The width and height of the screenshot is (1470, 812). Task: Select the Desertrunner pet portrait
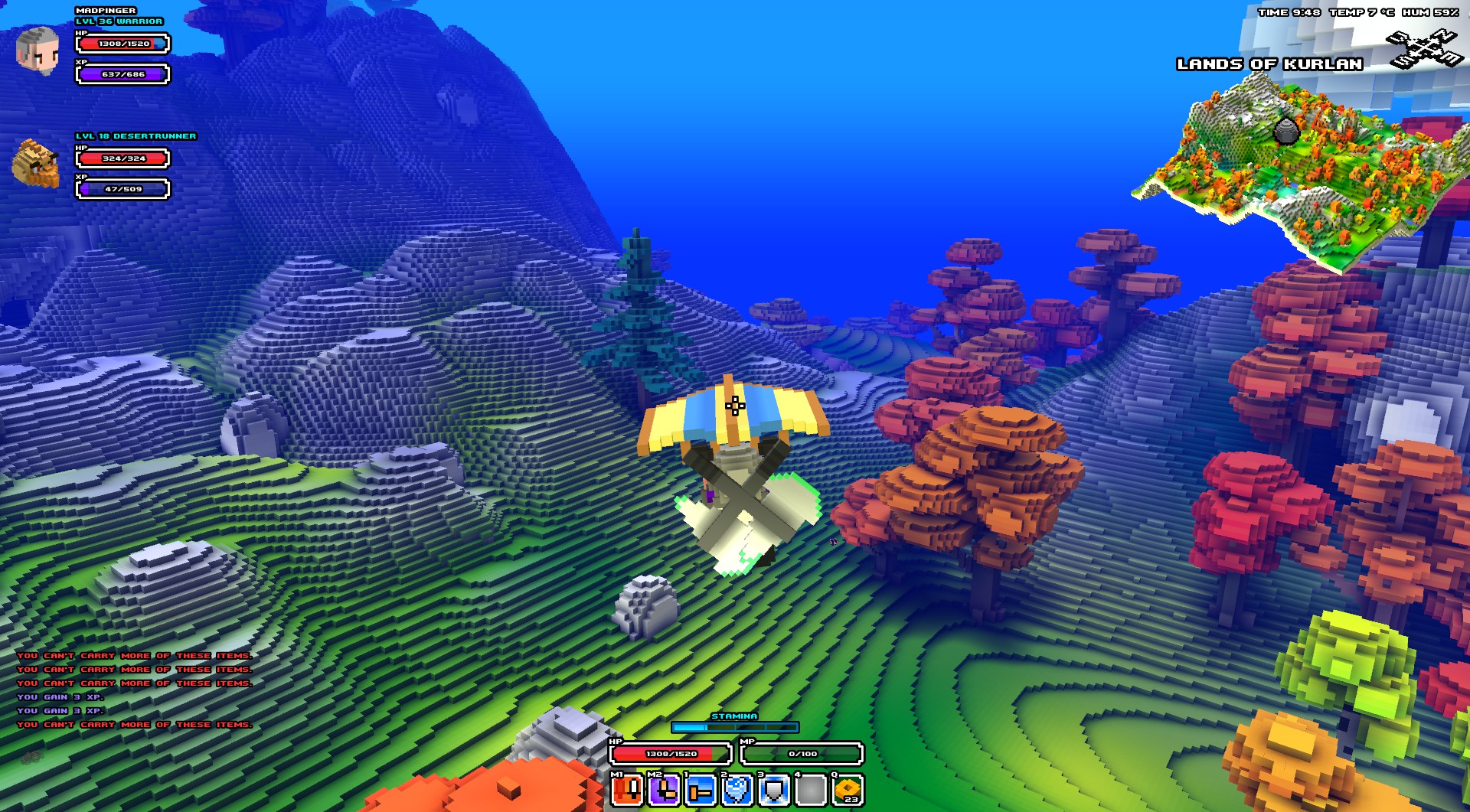tap(37, 163)
